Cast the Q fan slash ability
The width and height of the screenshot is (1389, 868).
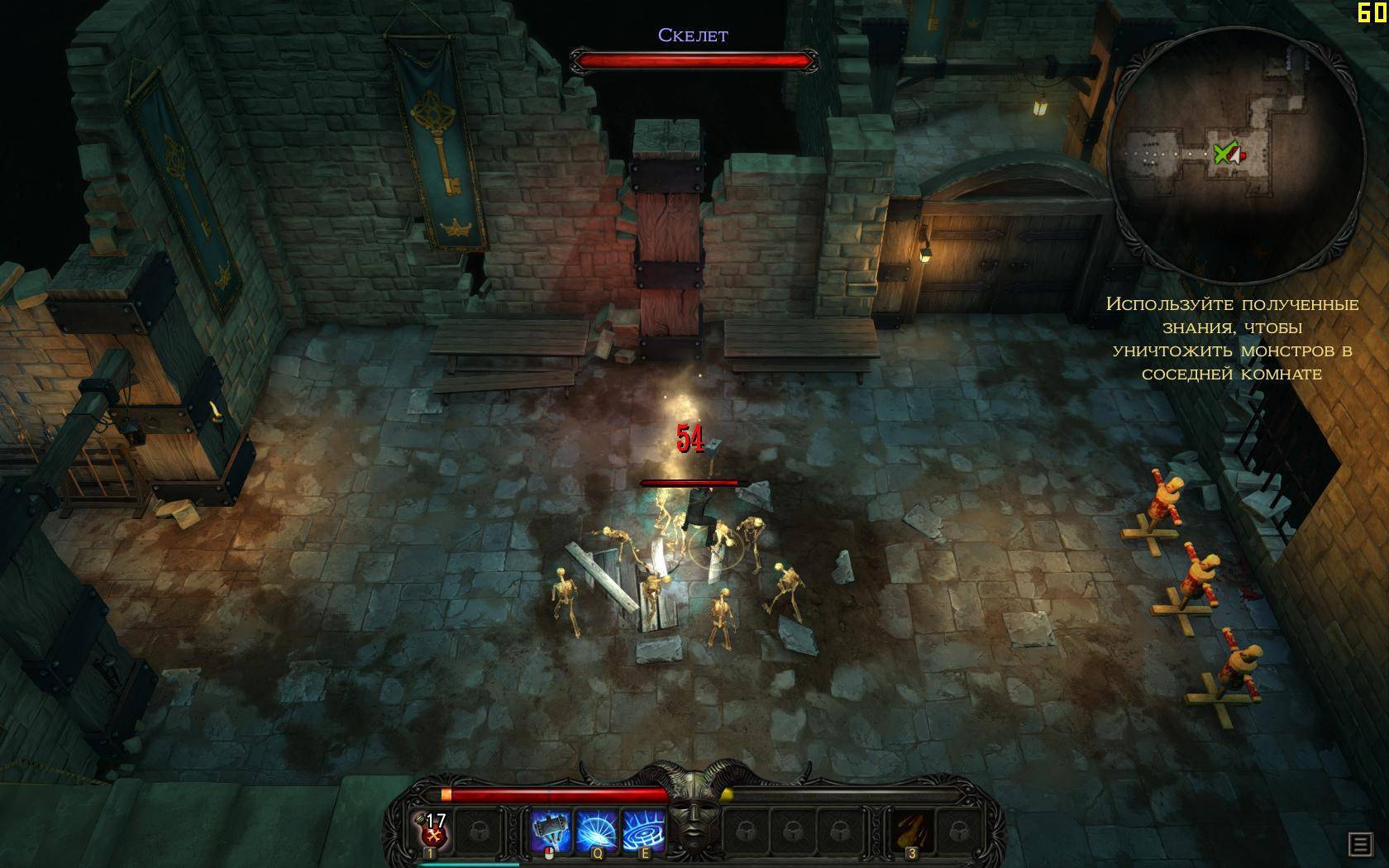(x=597, y=829)
